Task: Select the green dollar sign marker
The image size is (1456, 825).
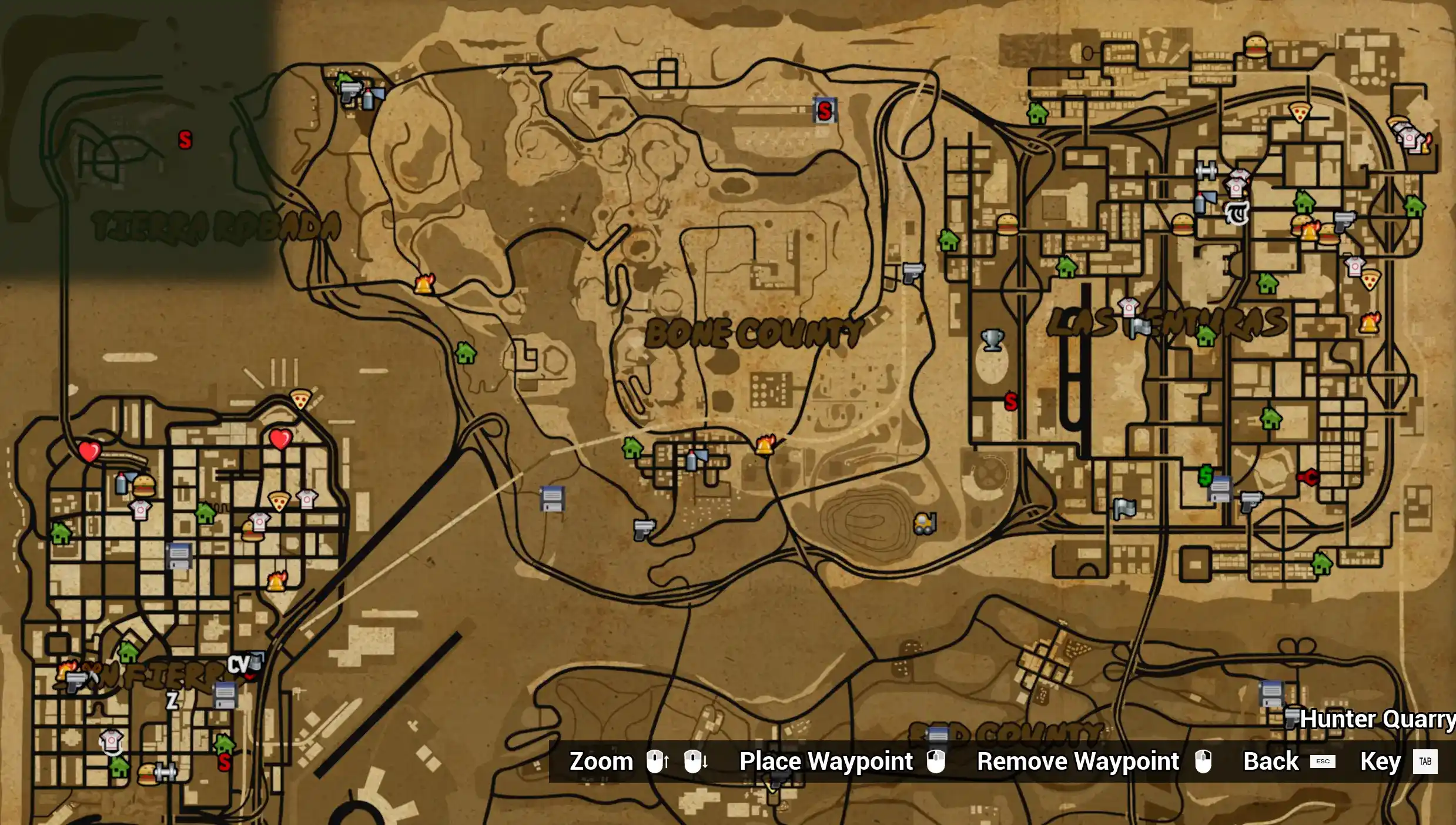Action: (1205, 475)
